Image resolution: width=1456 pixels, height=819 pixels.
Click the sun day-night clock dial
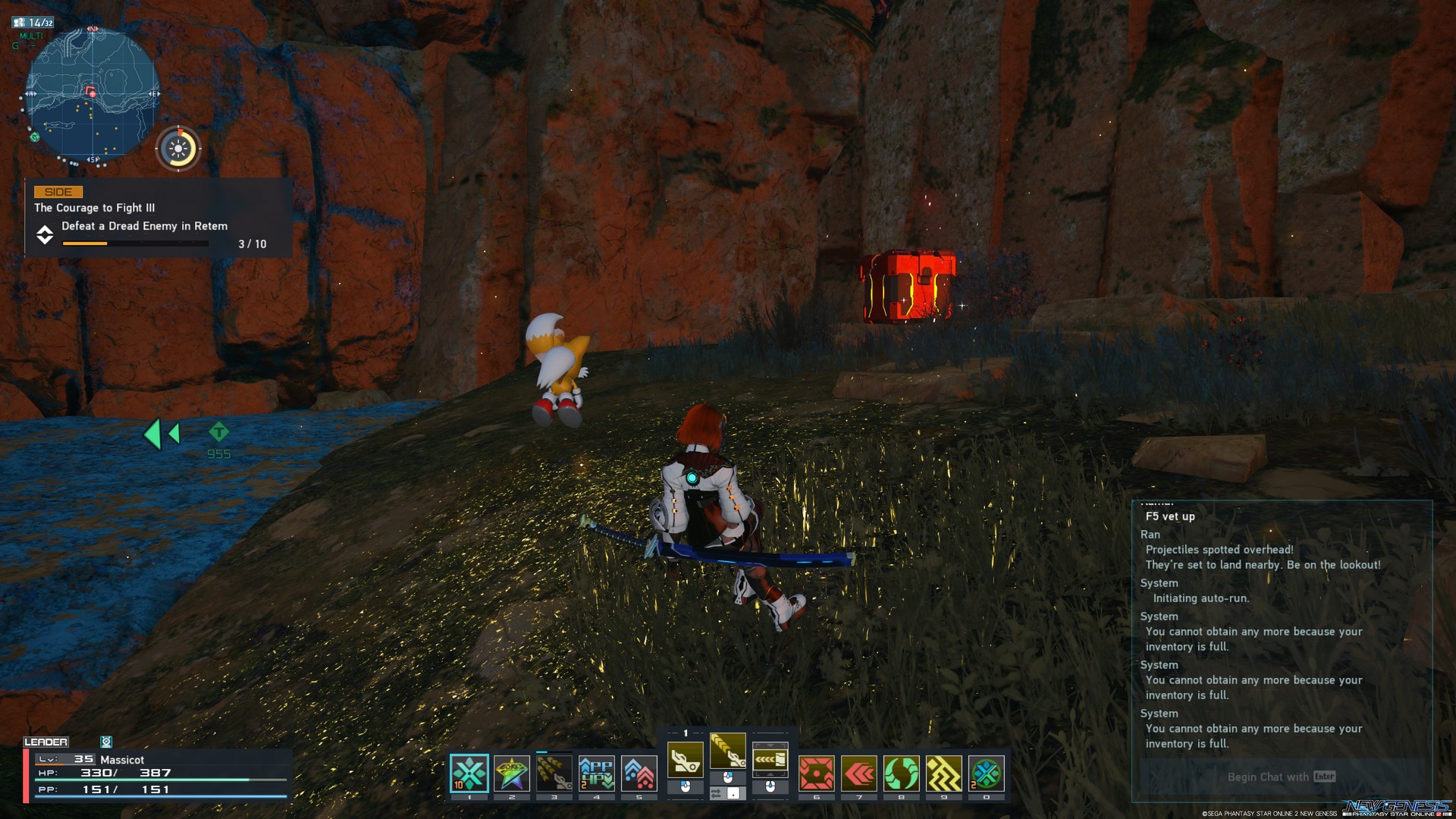(178, 149)
